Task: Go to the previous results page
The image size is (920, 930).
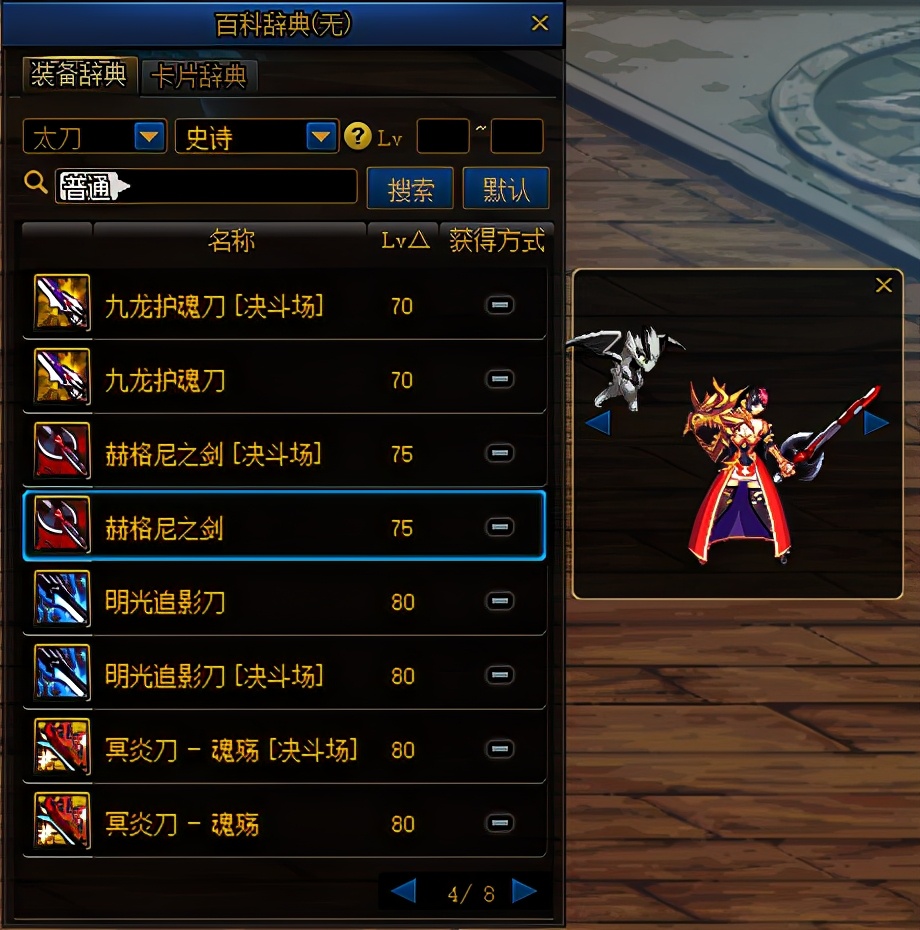Action: click(x=403, y=891)
